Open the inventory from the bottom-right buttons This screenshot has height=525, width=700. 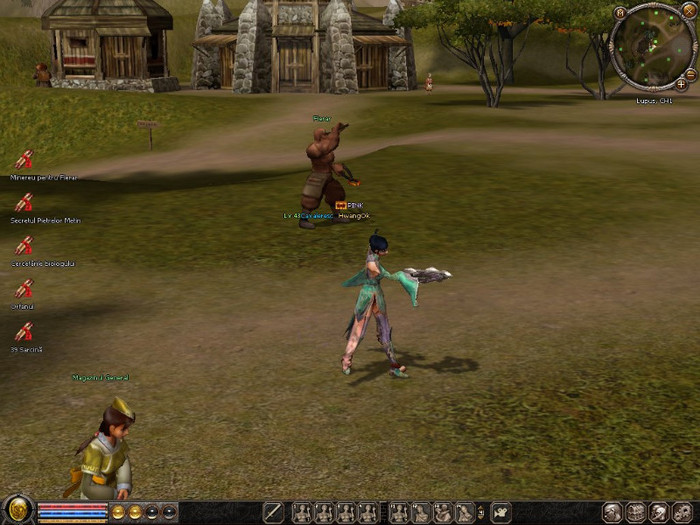click(x=636, y=512)
